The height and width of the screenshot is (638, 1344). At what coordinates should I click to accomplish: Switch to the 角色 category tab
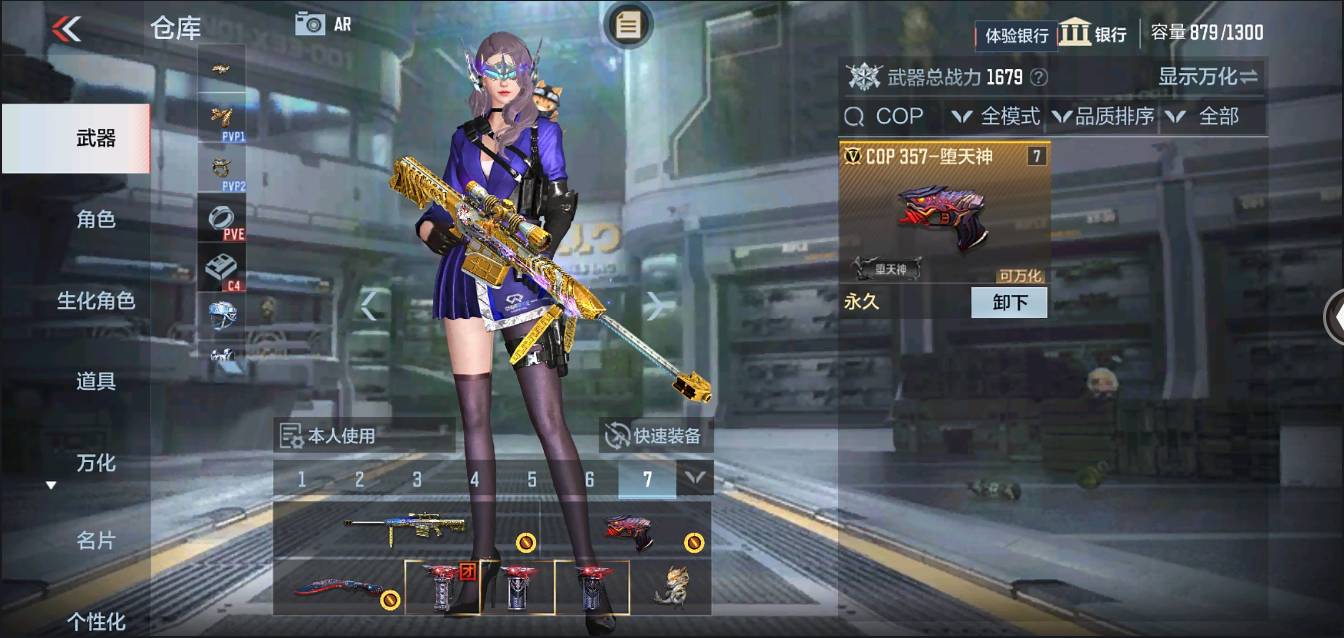pos(96,219)
